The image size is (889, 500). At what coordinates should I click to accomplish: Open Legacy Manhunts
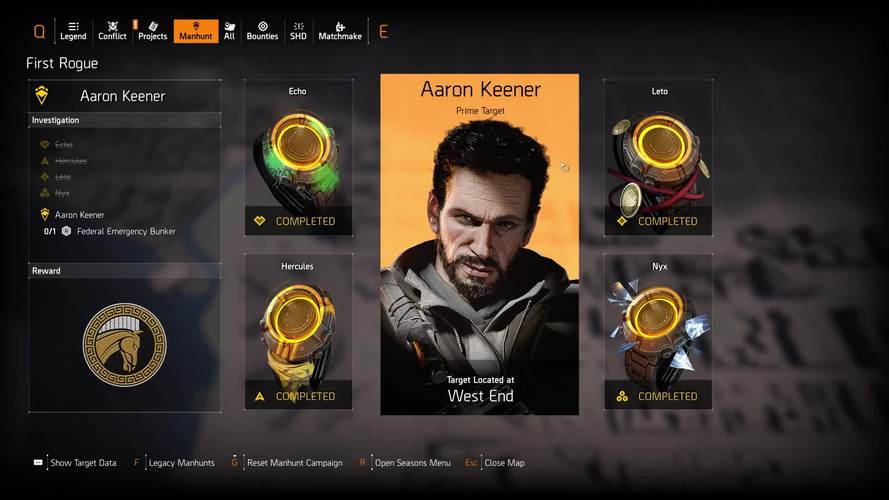pos(181,463)
